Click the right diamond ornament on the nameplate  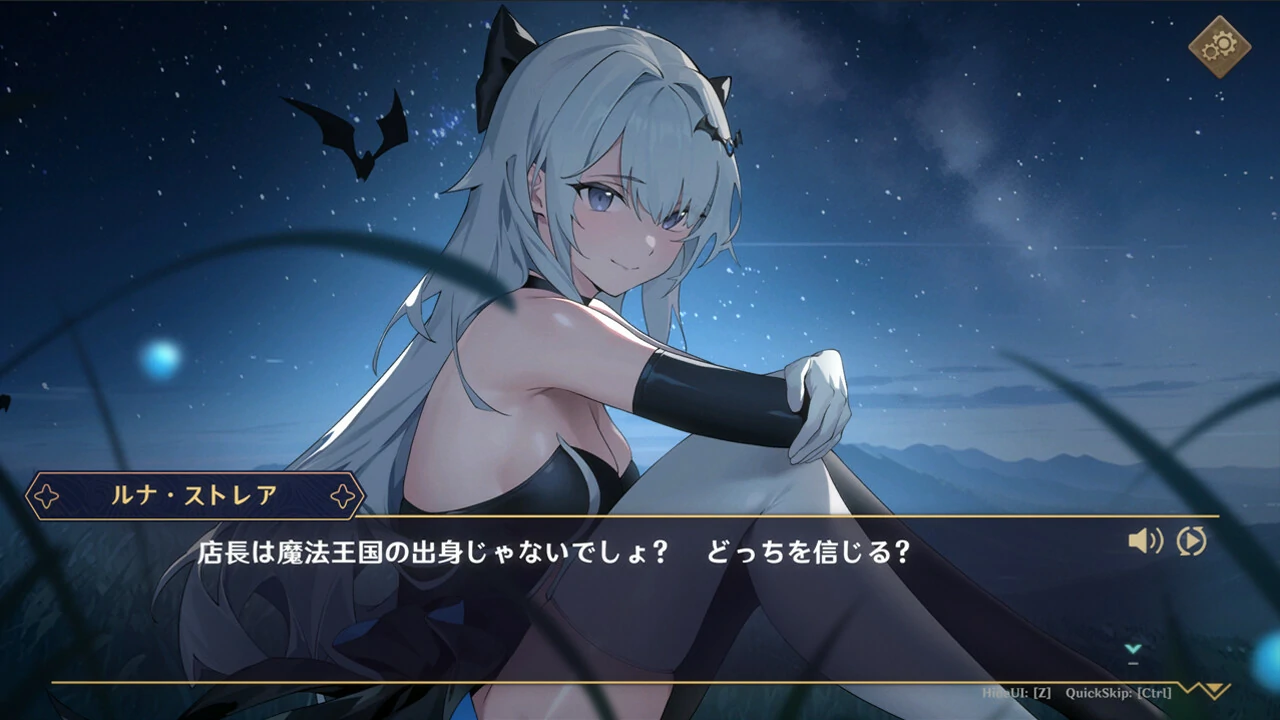pyautogui.click(x=345, y=494)
